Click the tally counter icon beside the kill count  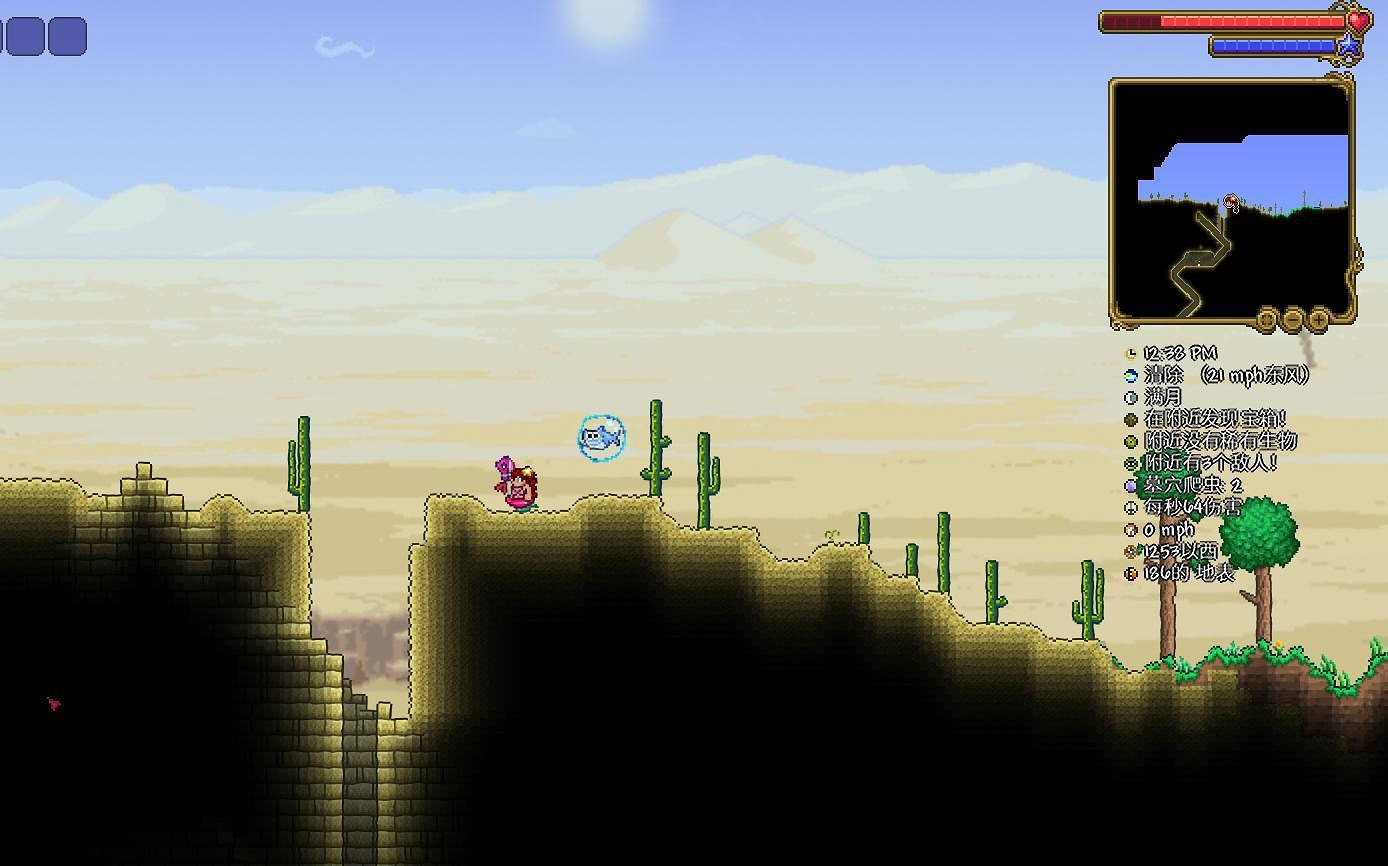(1133, 486)
